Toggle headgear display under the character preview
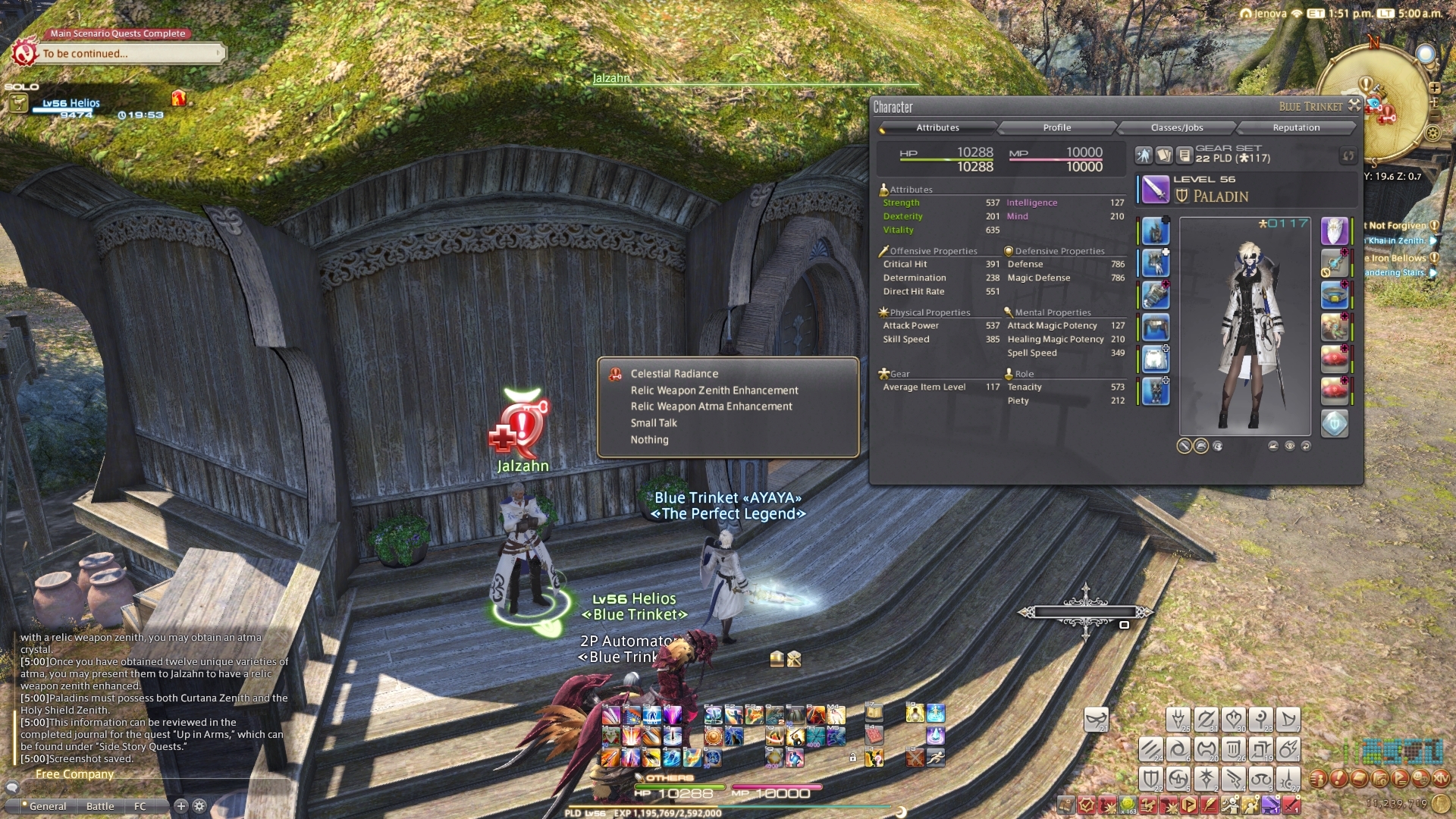Viewport: 1456px width, 819px height. pos(1201,447)
